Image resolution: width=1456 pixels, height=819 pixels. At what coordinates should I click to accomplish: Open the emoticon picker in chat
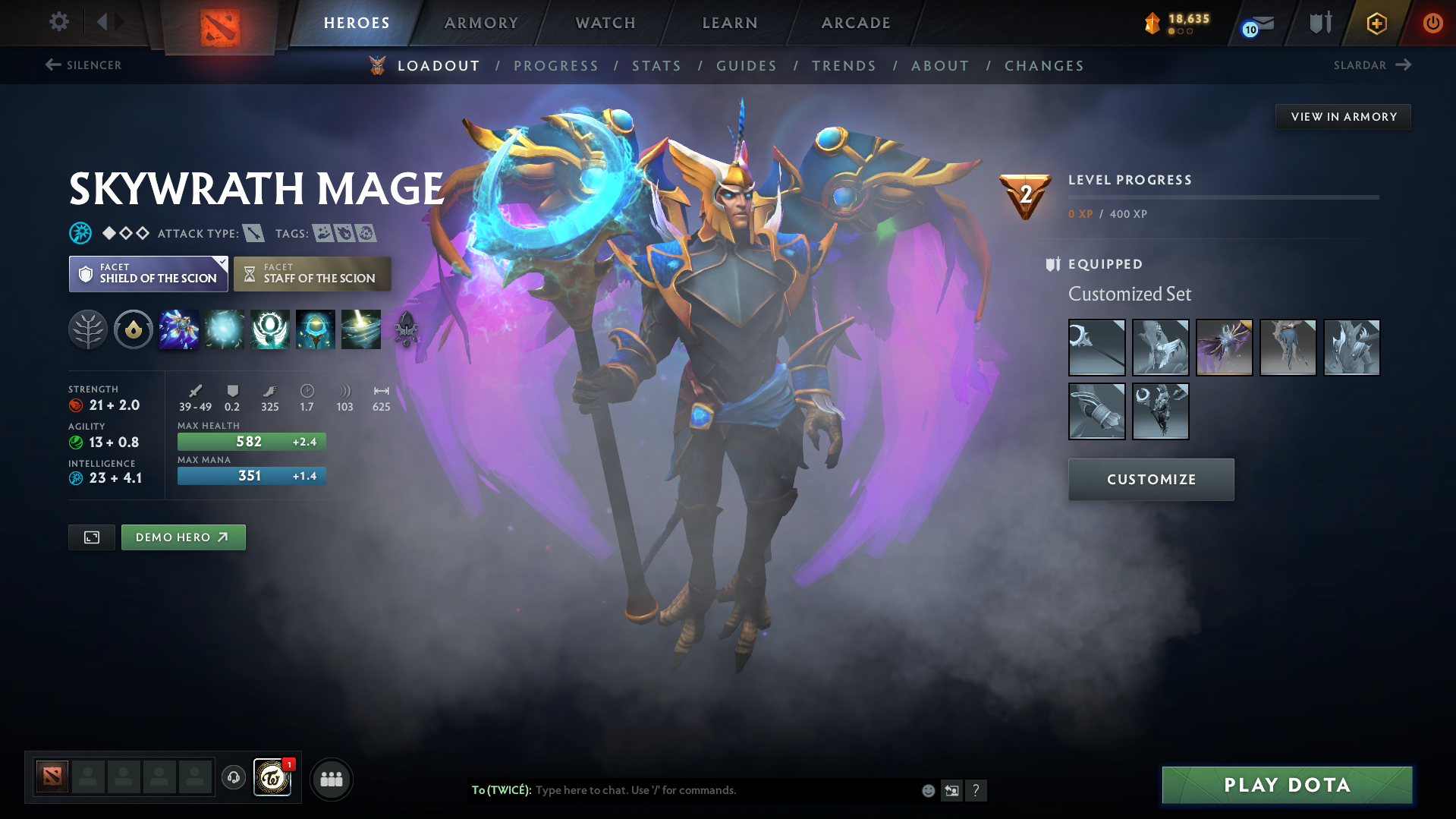tap(928, 790)
